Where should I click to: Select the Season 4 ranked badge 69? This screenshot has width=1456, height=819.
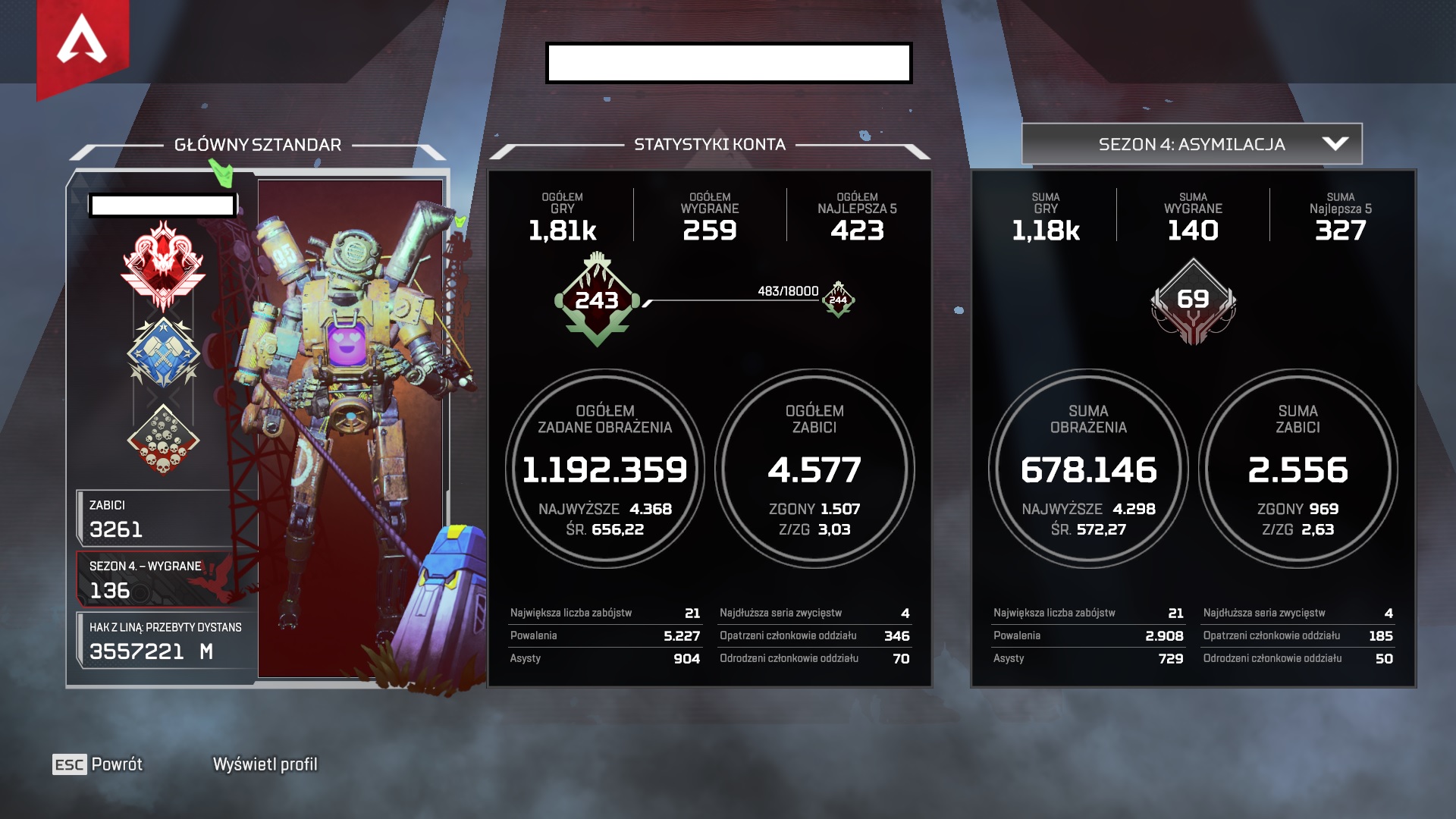pyautogui.click(x=1194, y=301)
